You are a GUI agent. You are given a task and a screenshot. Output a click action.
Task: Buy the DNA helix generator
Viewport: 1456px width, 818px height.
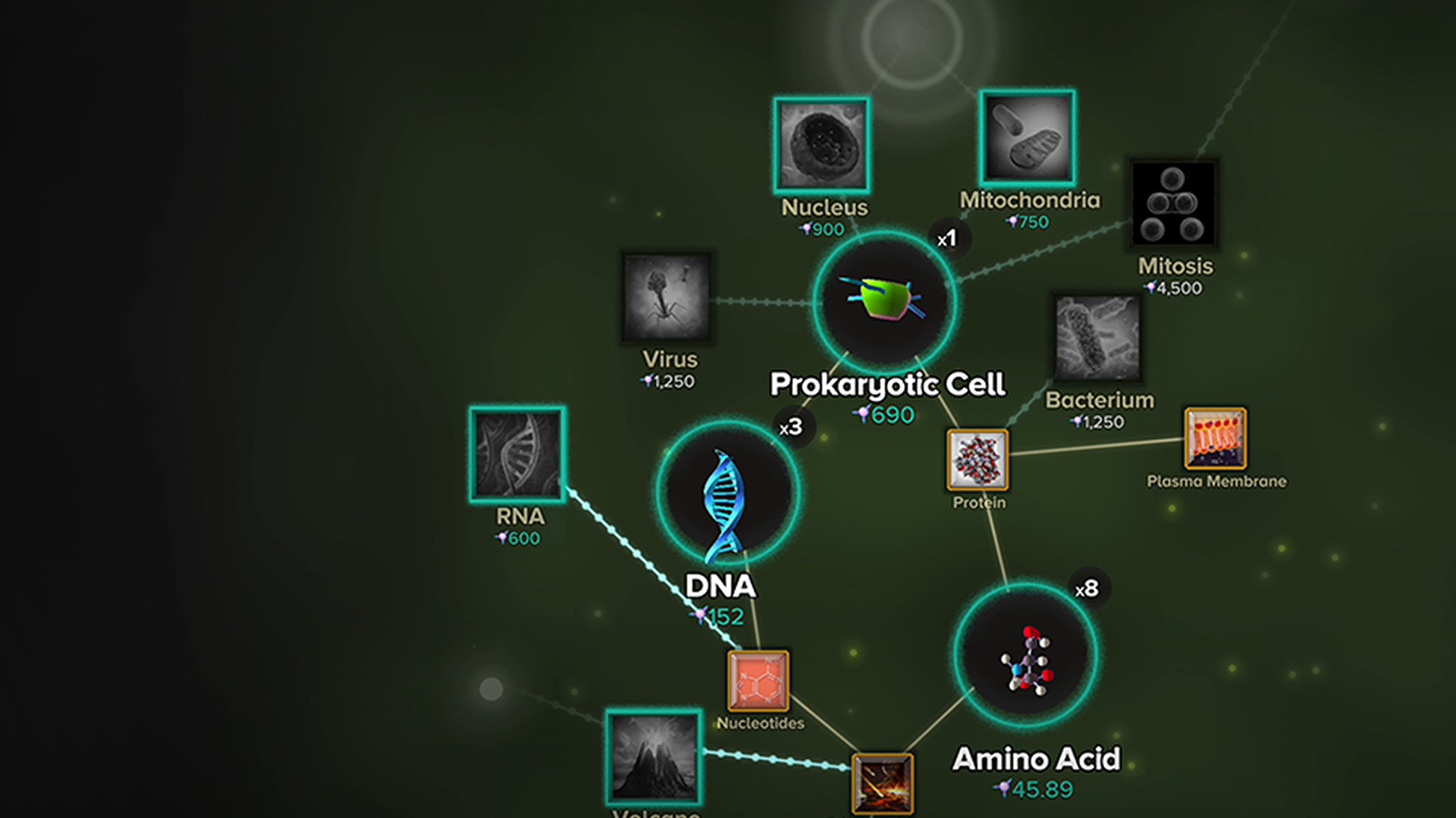tap(726, 494)
